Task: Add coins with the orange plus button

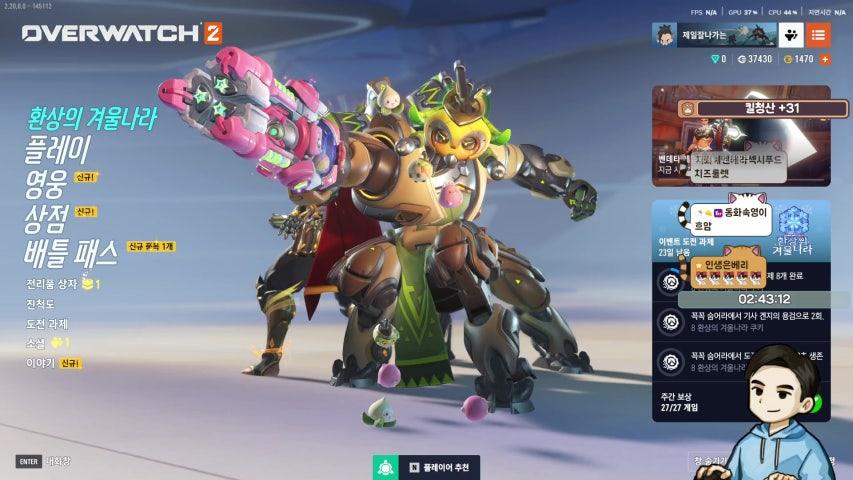Action: pyautogui.click(x=825, y=60)
